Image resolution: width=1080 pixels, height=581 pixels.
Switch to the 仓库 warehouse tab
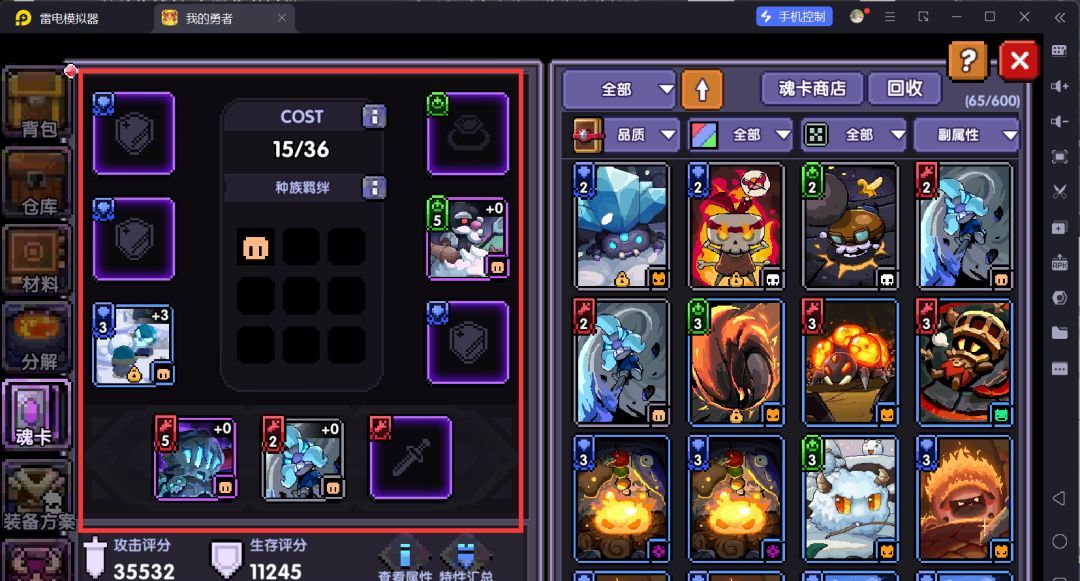(x=37, y=182)
